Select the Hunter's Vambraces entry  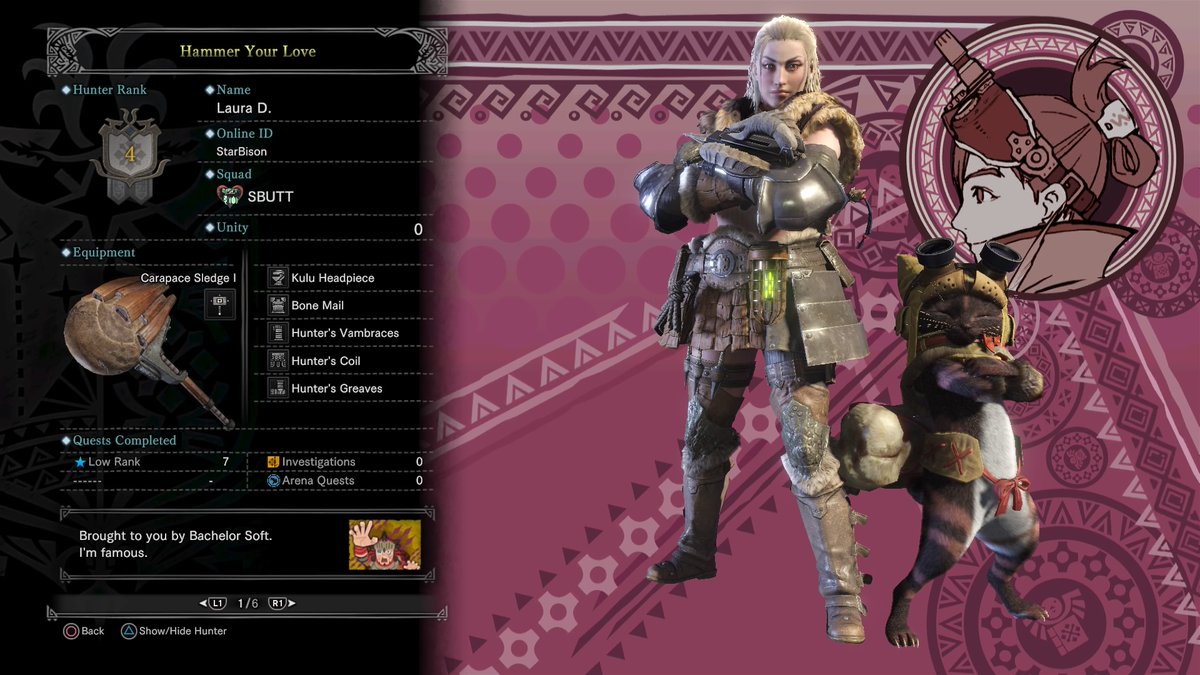coord(343,333)
